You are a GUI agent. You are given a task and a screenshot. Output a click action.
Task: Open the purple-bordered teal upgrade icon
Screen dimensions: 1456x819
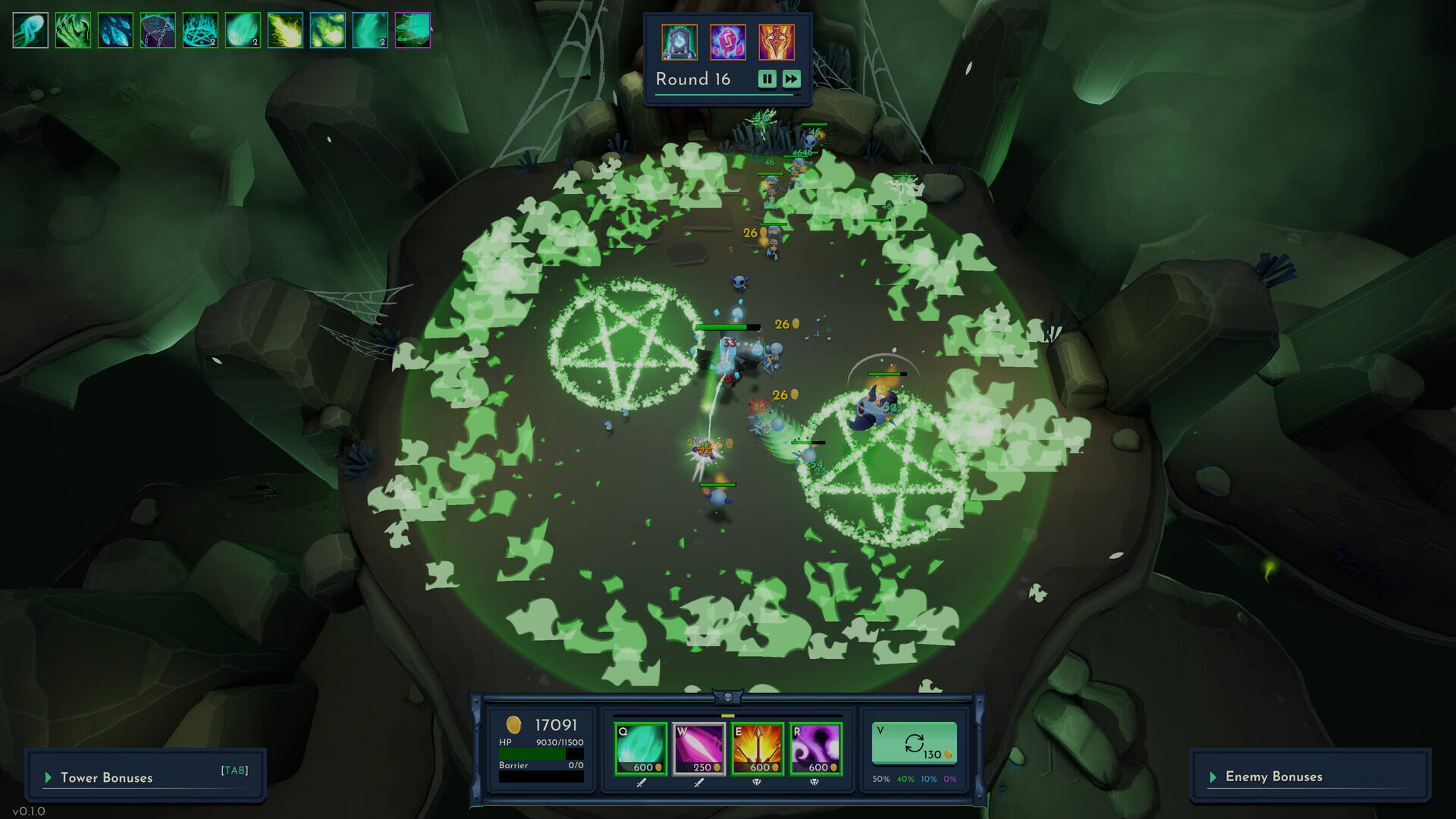coord(413,30)
